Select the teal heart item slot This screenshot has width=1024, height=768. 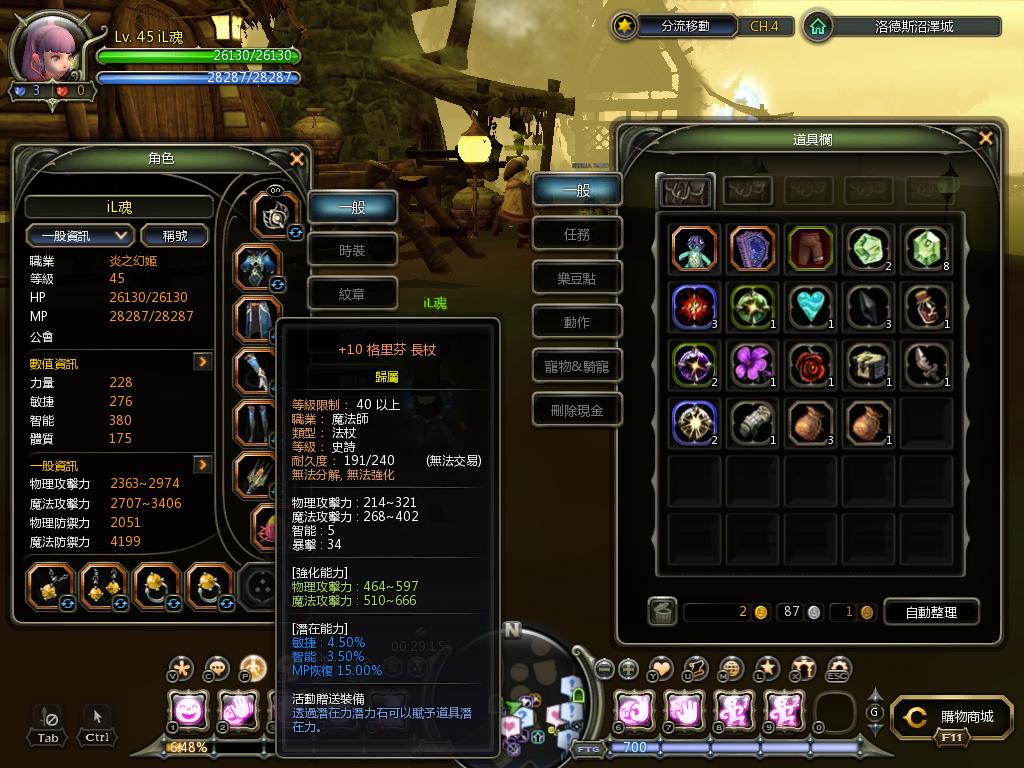tap(810, 306)
